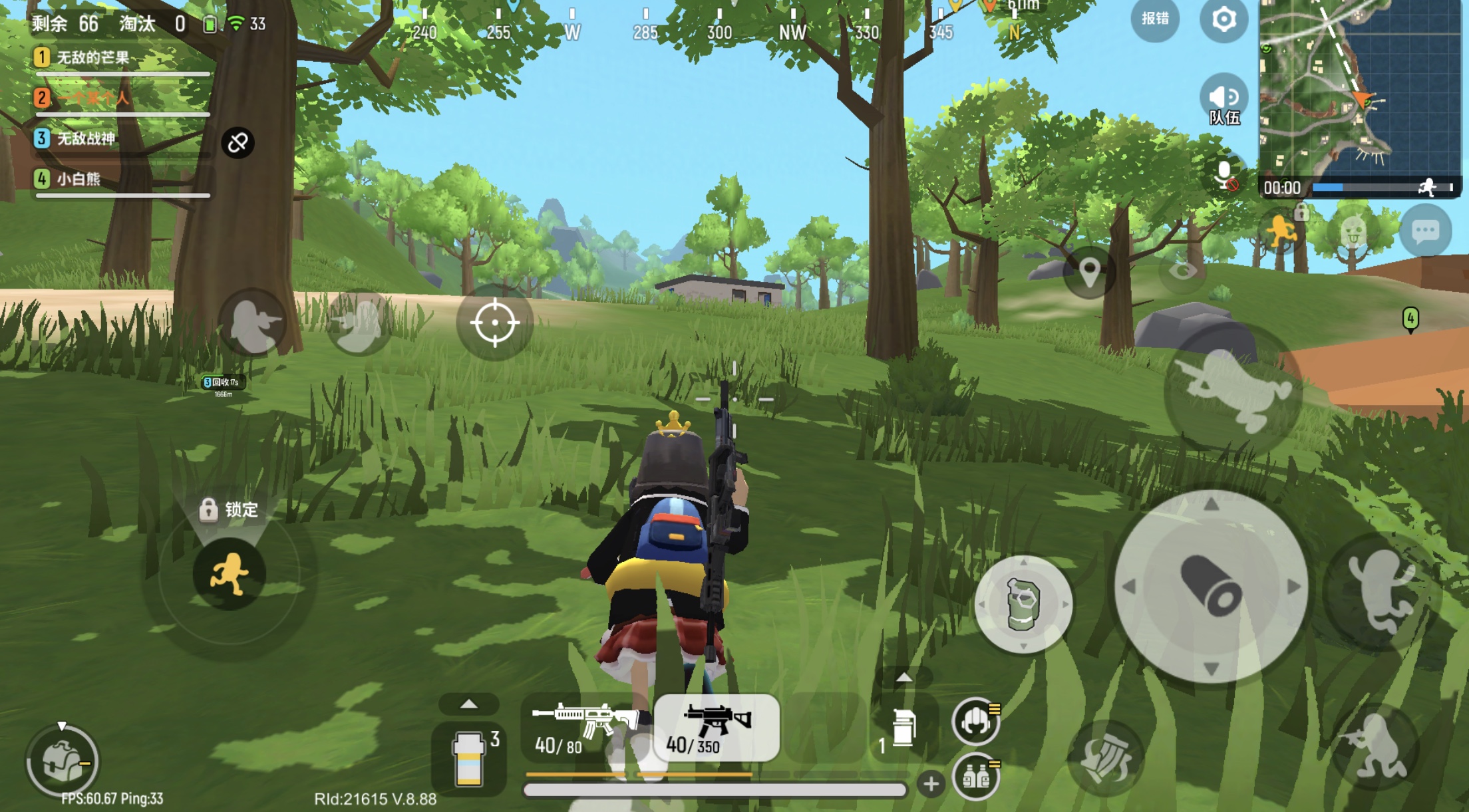The image size is (1469, 812).
Task: Open the backpack inventory
Action: pos(63,760)
